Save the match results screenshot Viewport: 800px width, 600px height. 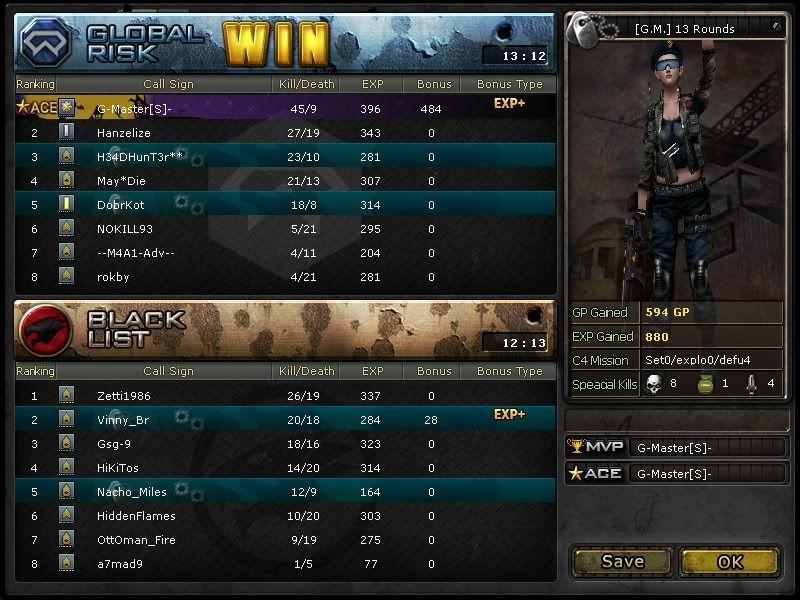pos(622,561)
